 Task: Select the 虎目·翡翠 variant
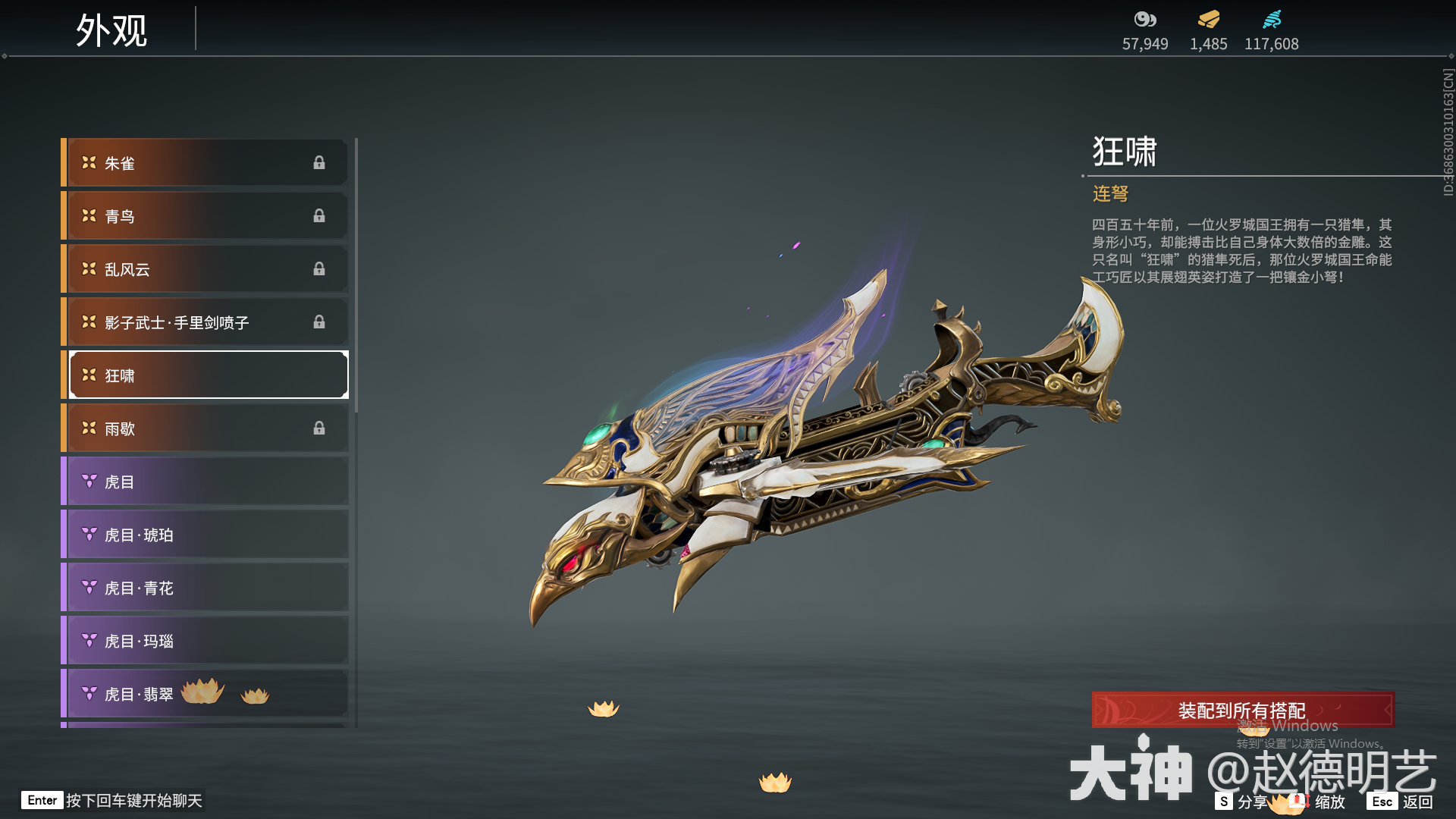(206, 694)
